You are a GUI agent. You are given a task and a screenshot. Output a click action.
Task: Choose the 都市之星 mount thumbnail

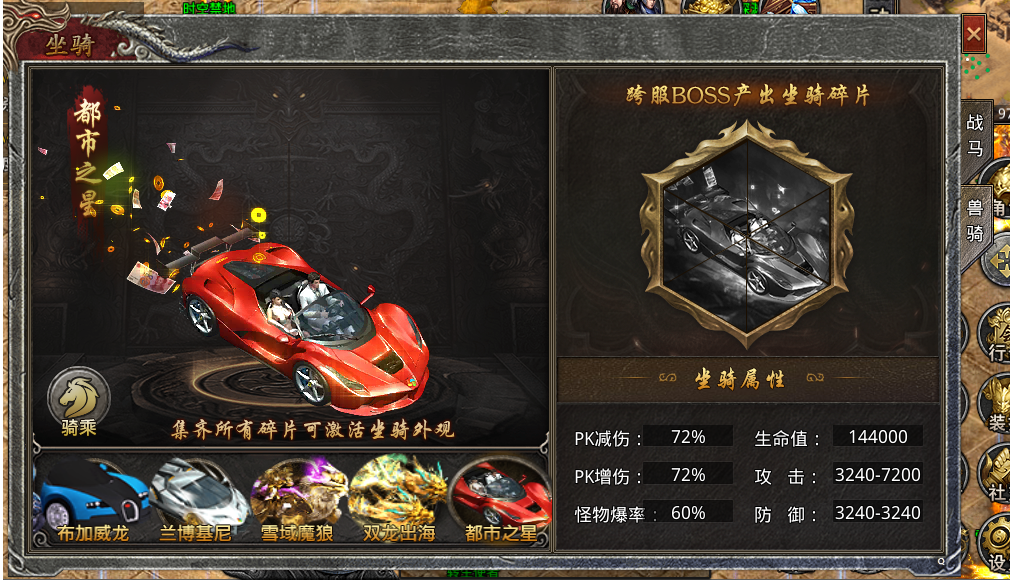500,500
